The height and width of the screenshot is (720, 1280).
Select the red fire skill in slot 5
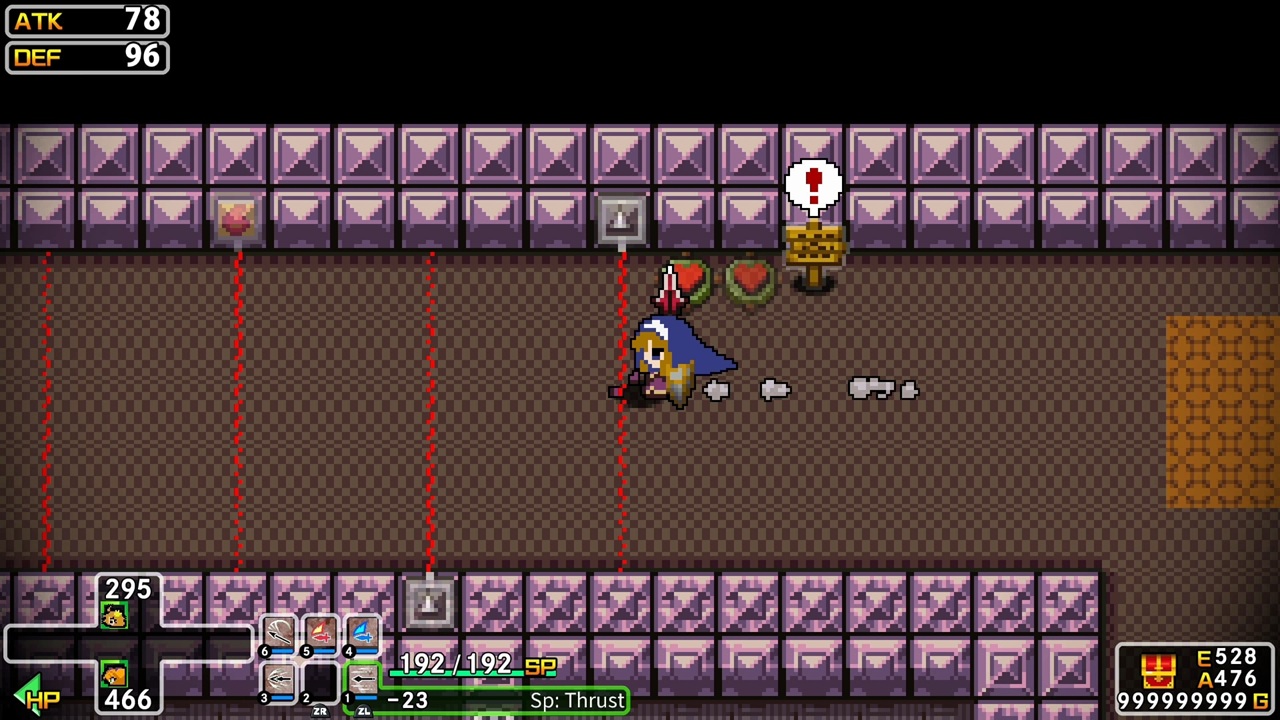click(x=320, y=630)
